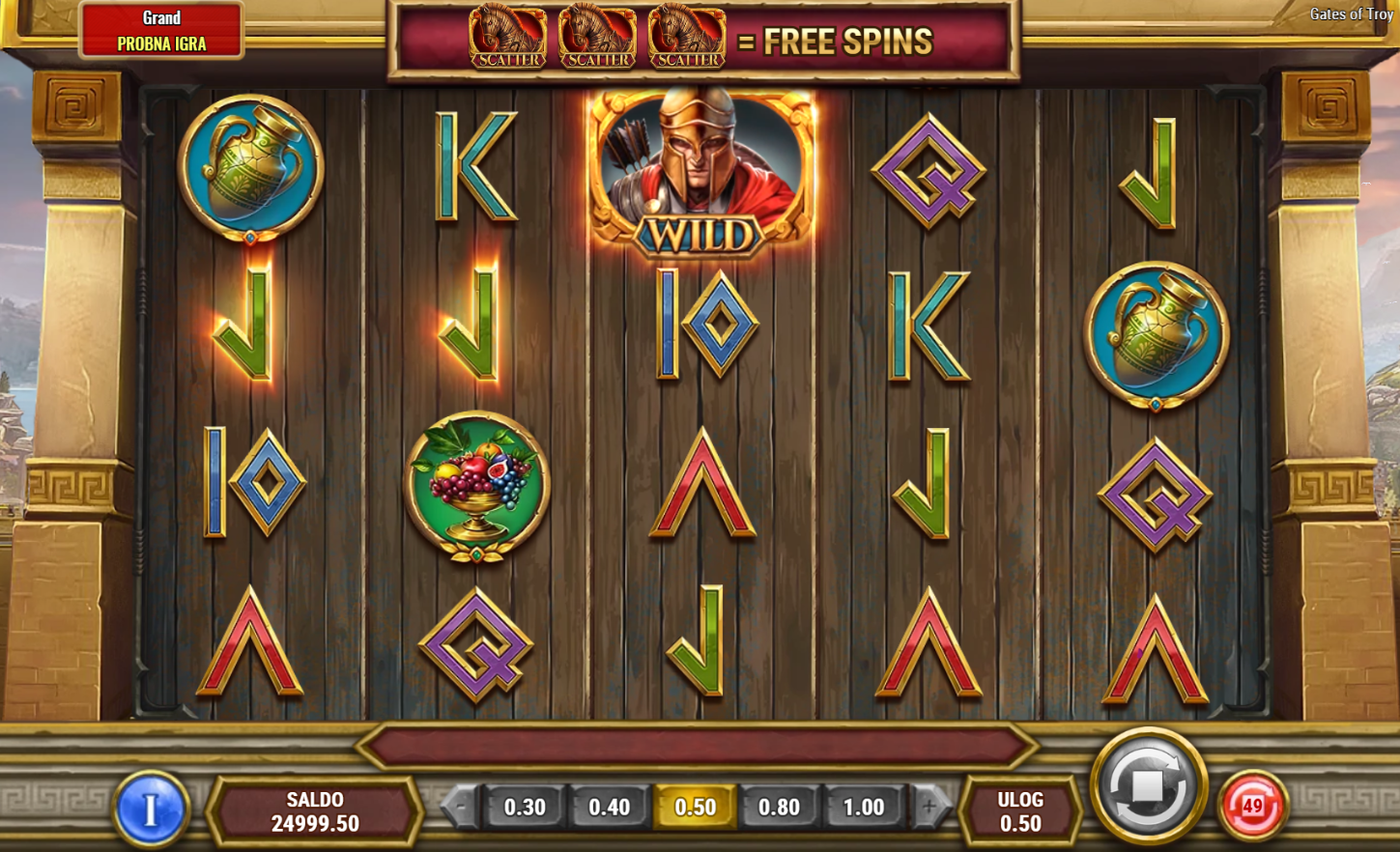Screen dimensions: 1400x852
Task: Stop the reels with the spin button
Action: pos(1148,786)
